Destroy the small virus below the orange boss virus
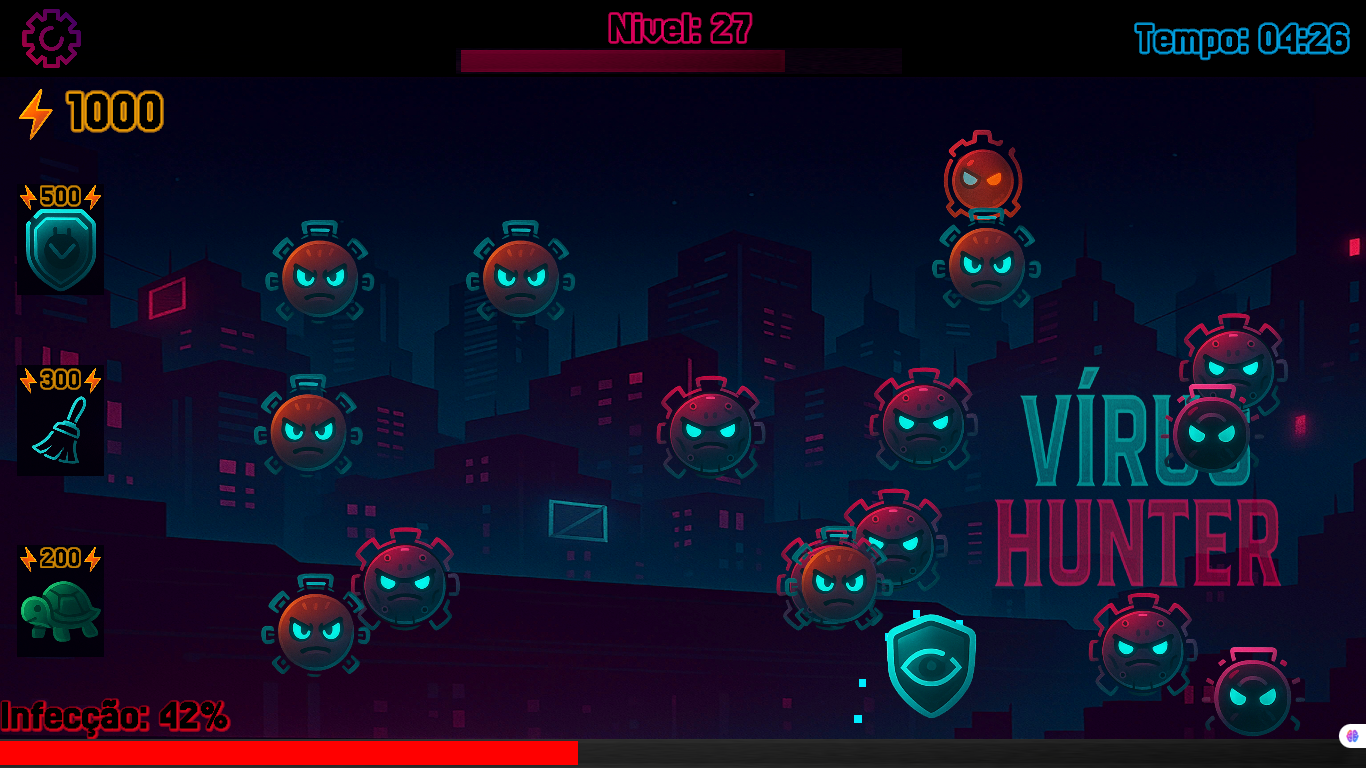Screen dimensions: 1366x768 (x=985, y=265)
